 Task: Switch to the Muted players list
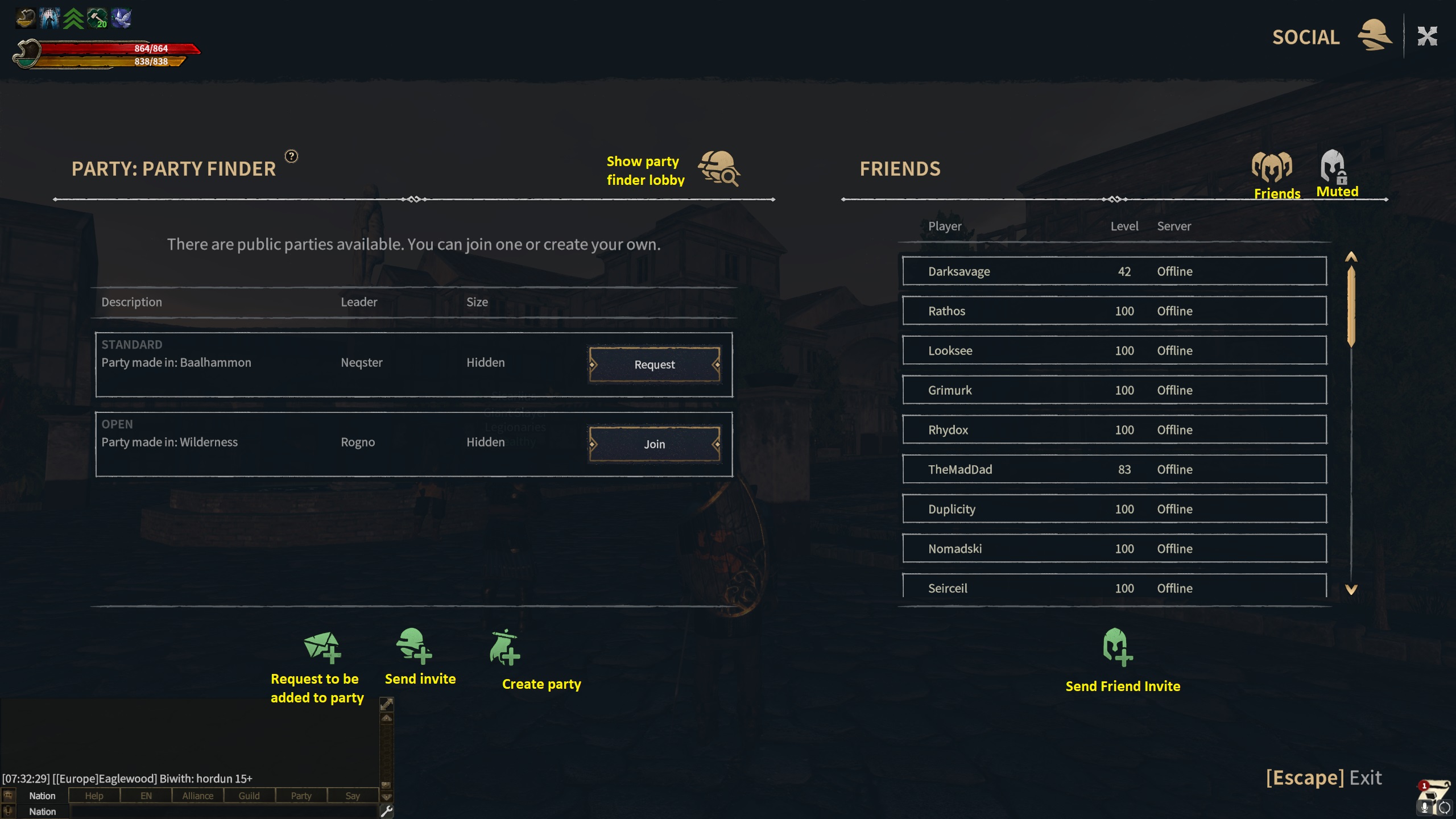1335,173
